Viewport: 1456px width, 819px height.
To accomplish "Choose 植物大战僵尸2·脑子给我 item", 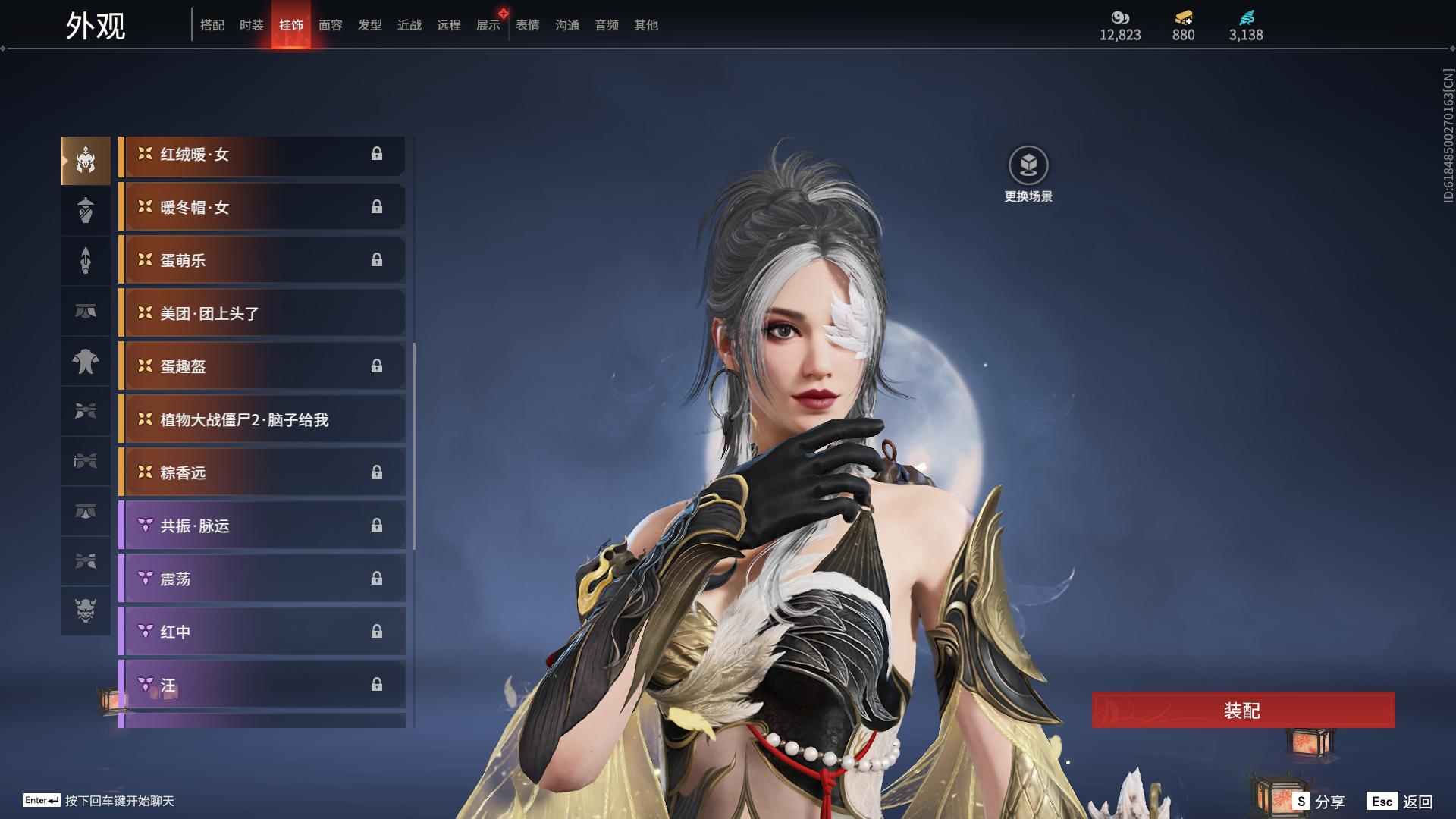I will tap(262, 420).
